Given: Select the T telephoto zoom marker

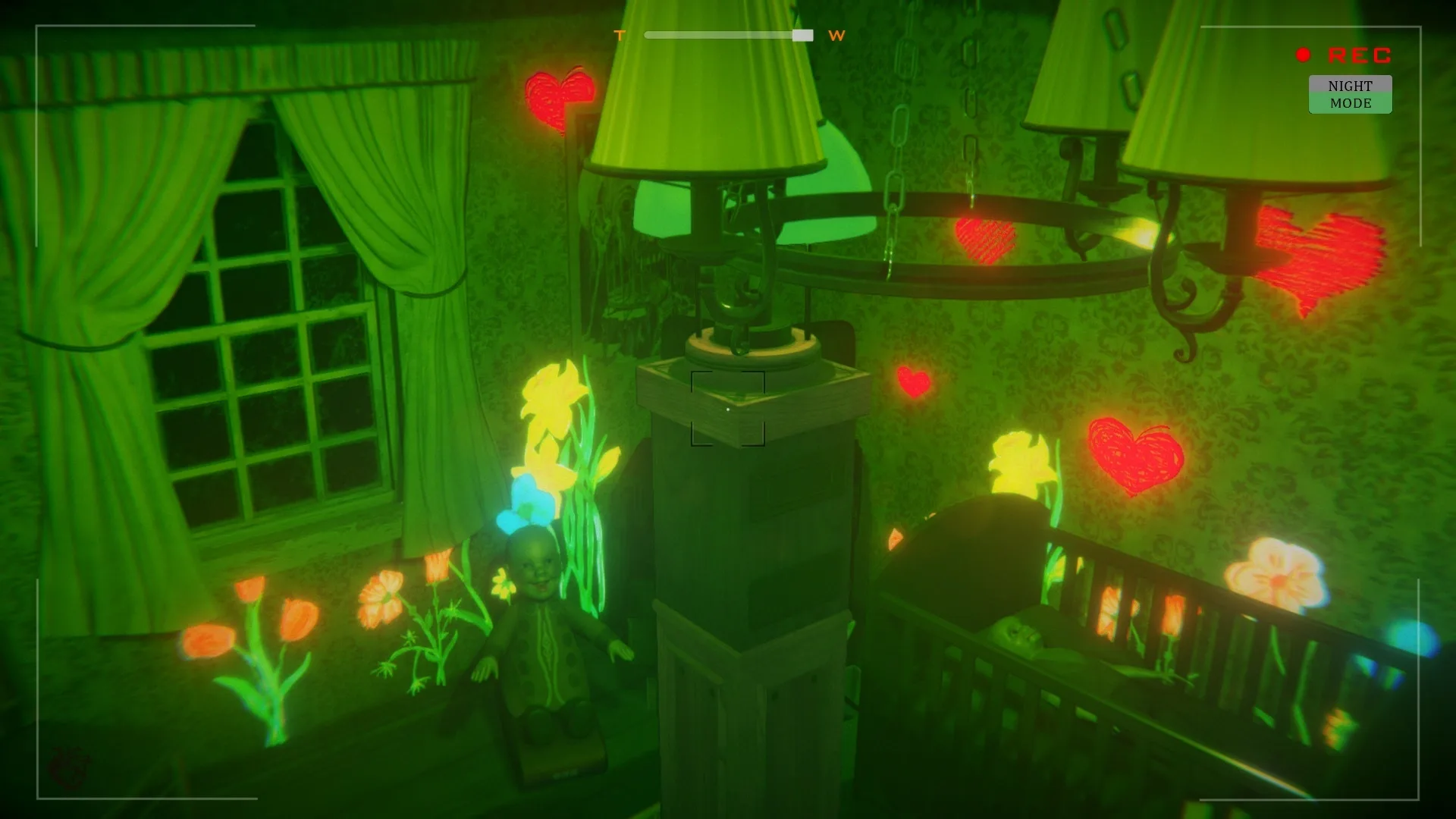Looking at the screenshot, I should pyautogui.click(x=619, y=35).
